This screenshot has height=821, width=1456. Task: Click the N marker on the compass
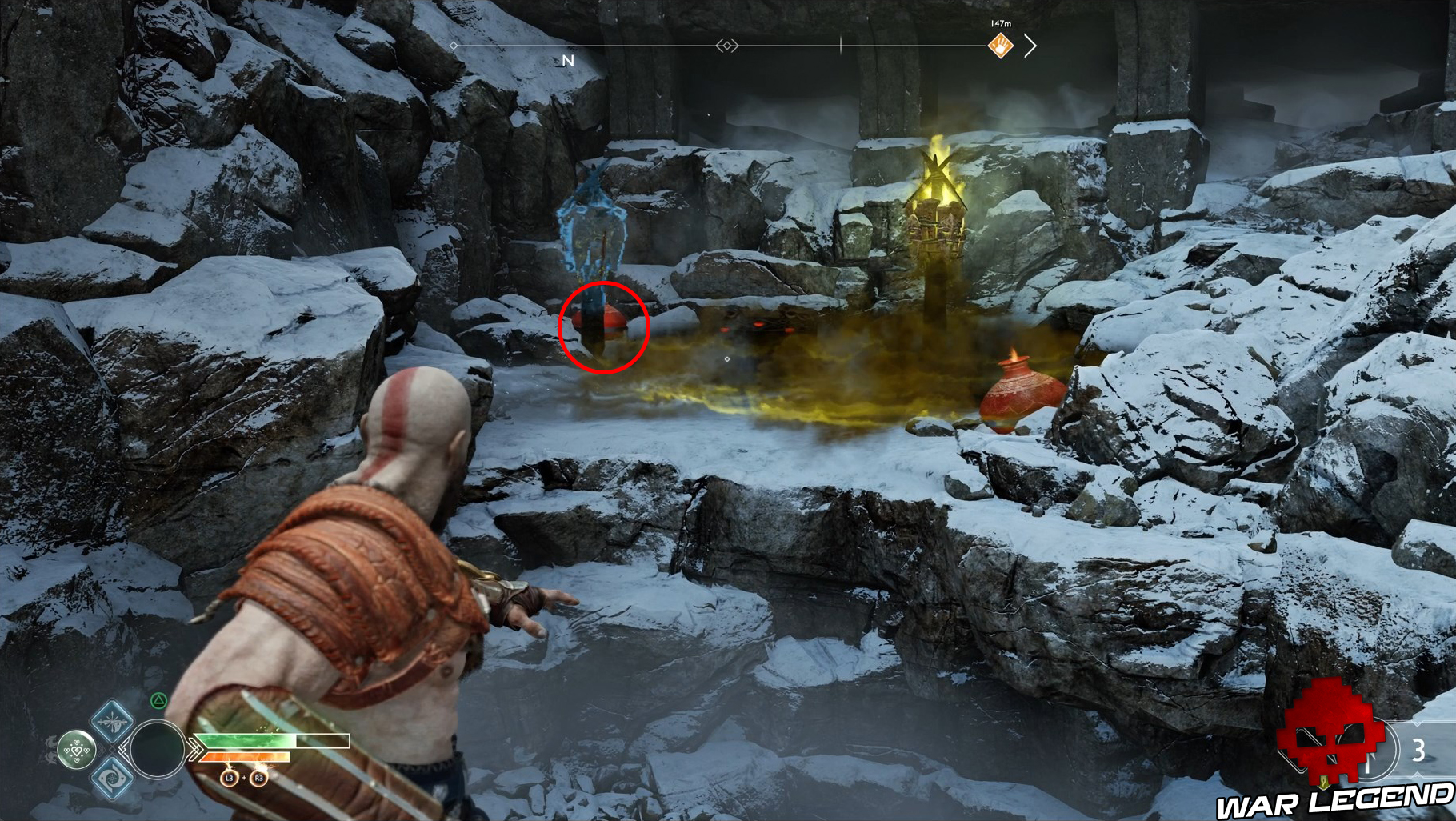coord(568,58)
